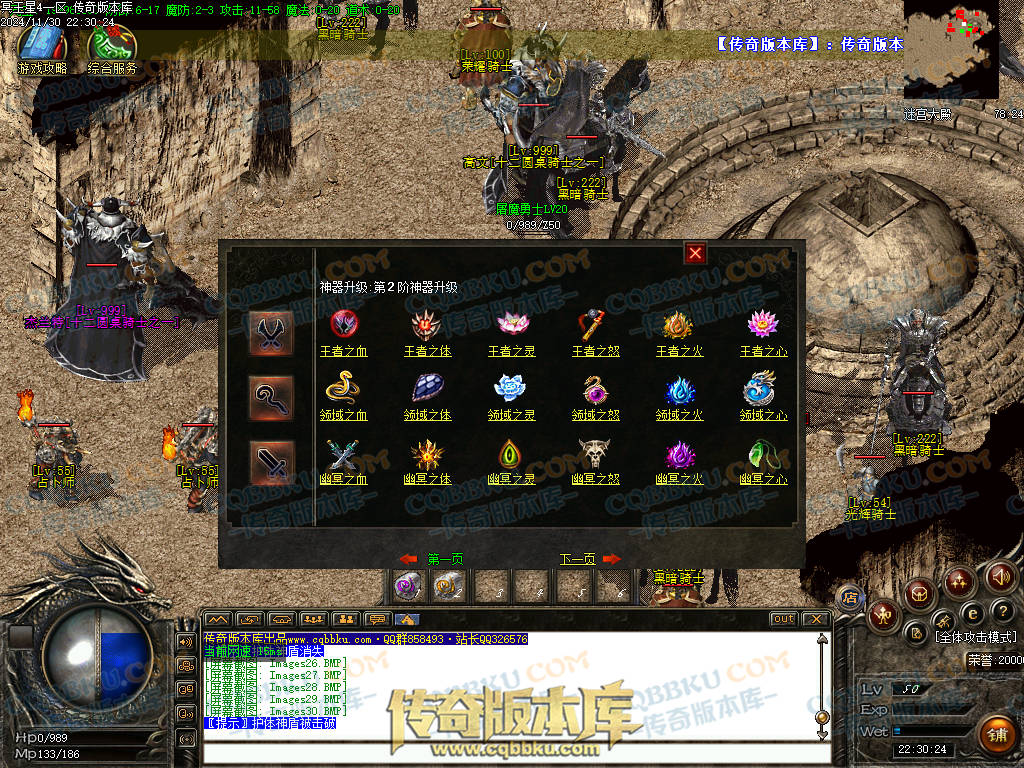Click the chat panel out button
Image resolution: width=1024 pixels, height=768 pixels.
pyautogui.click(x=783, y=619)
